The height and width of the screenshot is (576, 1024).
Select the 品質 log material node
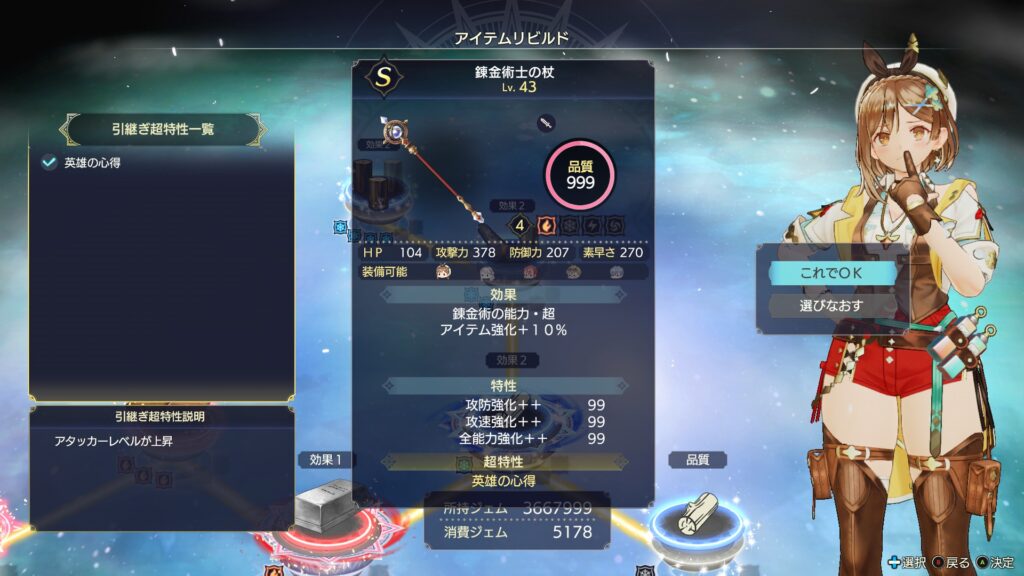tap(696, 513)
